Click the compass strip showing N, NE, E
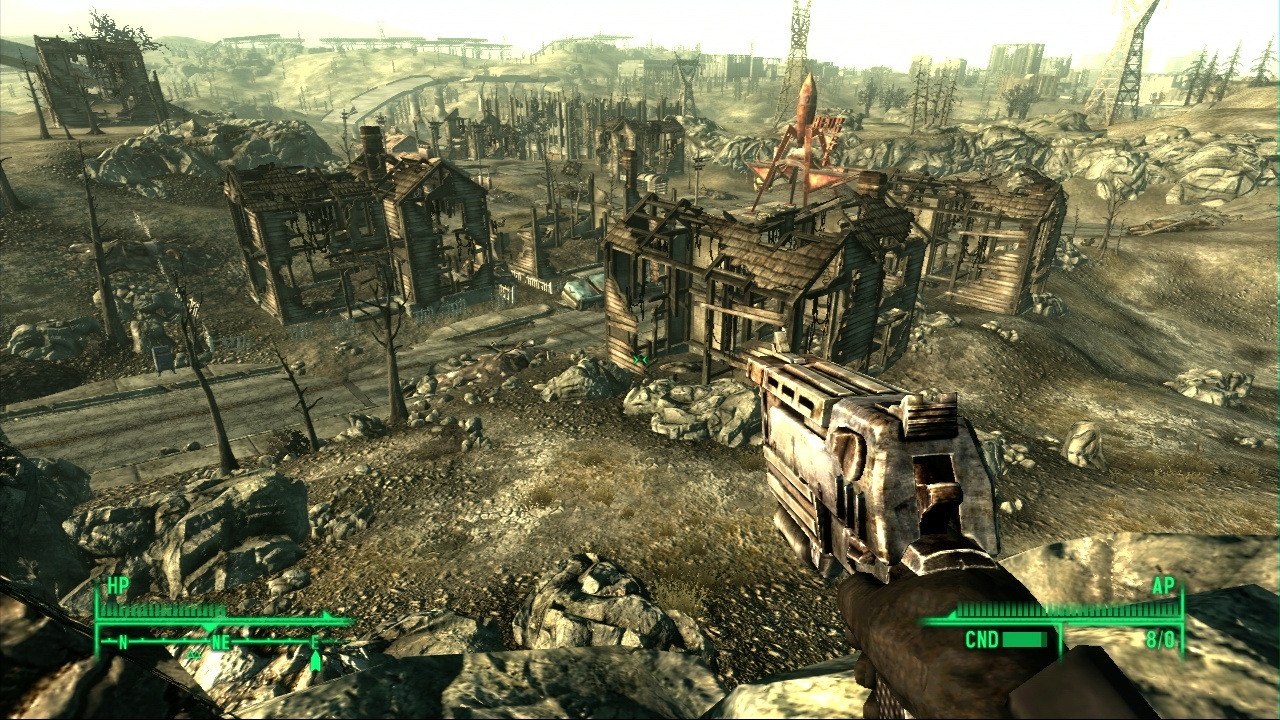 pyautogui.click(x=220, y=642)
